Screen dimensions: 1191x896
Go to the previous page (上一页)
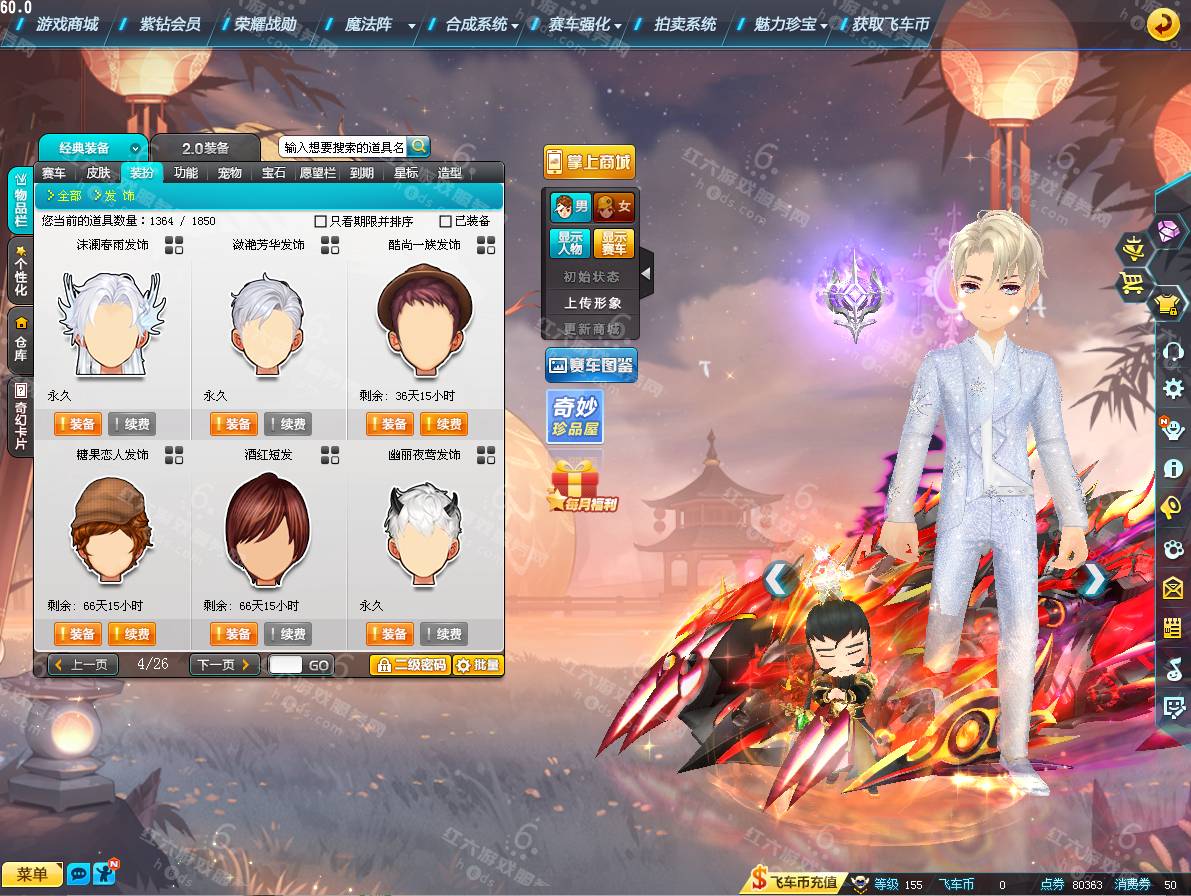pos(83,665)
